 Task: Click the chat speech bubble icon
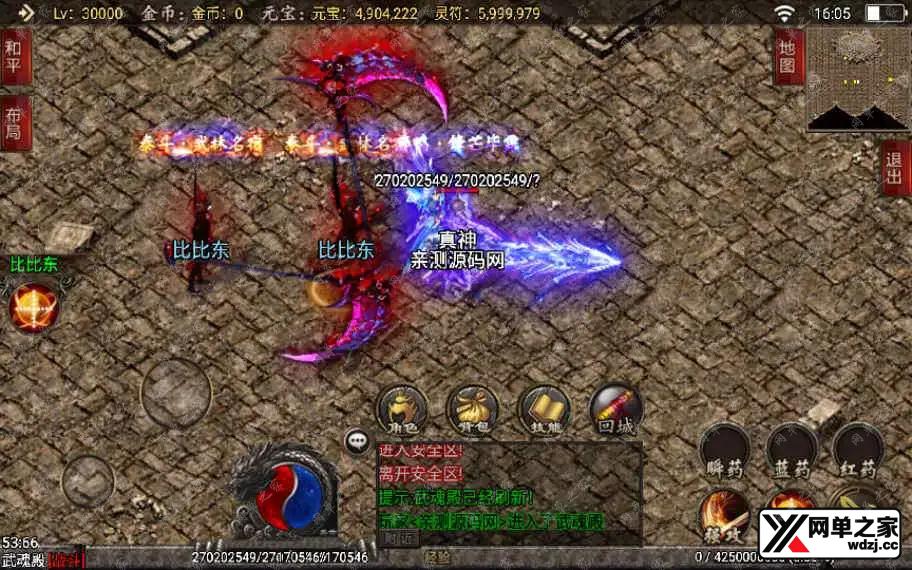[x=357, y=441]
